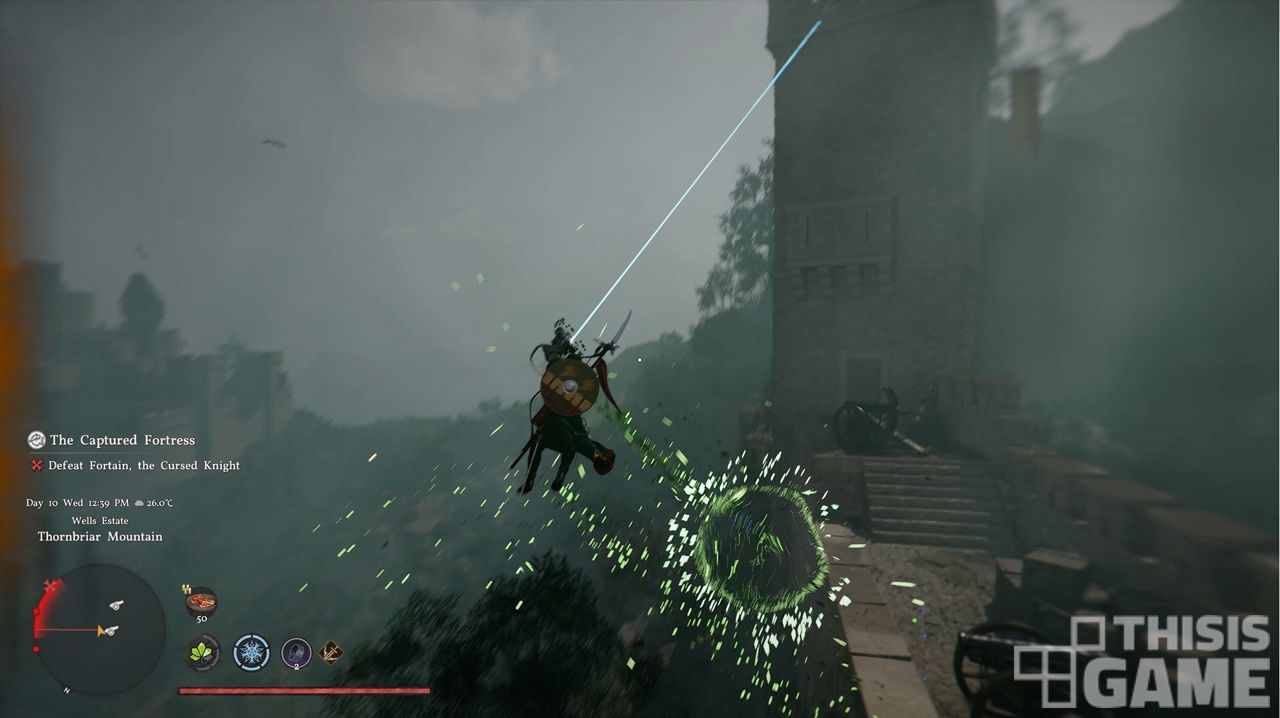Click the circular minimap

pos(99,630)
